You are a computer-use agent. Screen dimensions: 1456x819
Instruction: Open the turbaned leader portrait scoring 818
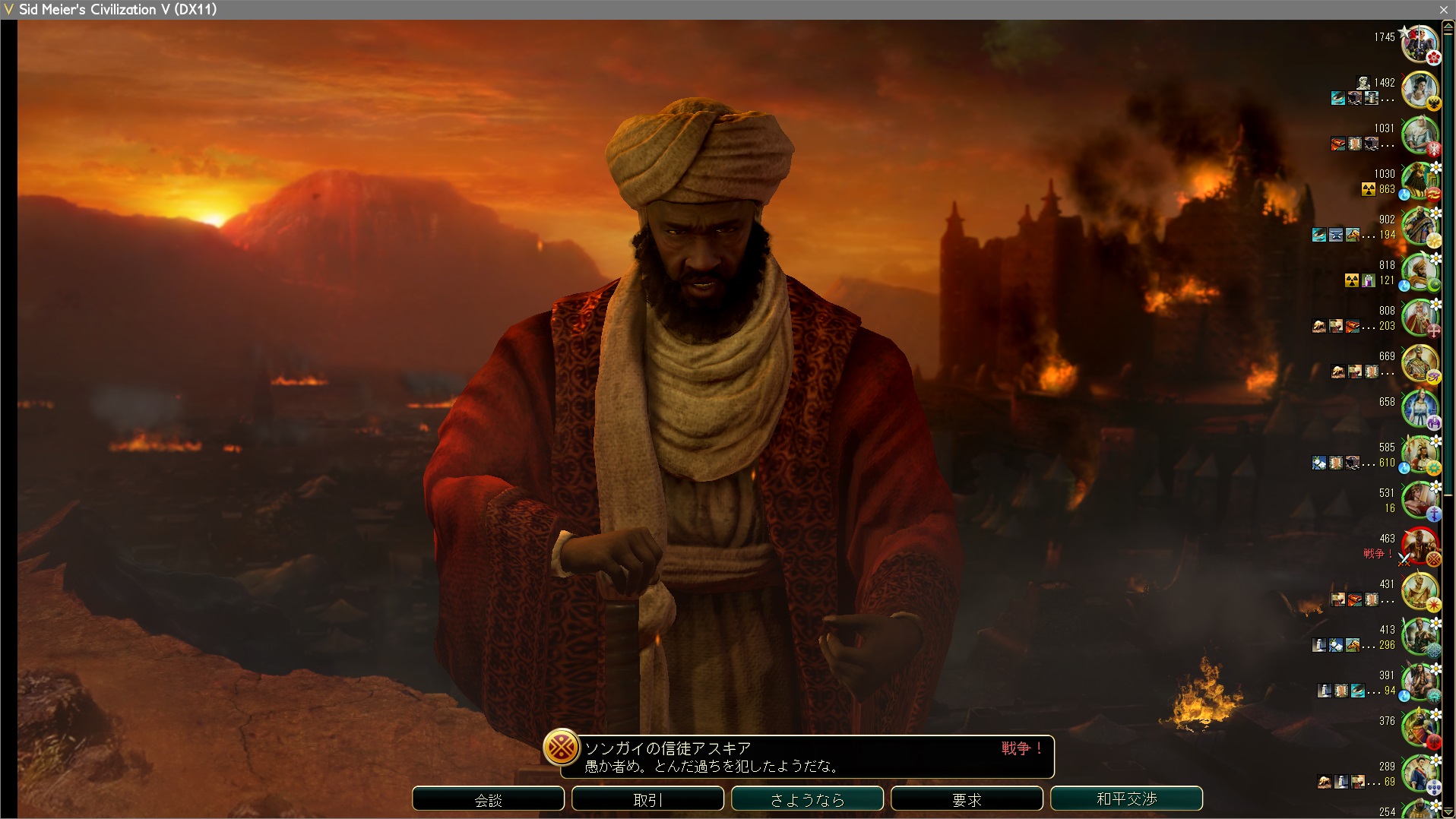click(x=1419, y=272)
